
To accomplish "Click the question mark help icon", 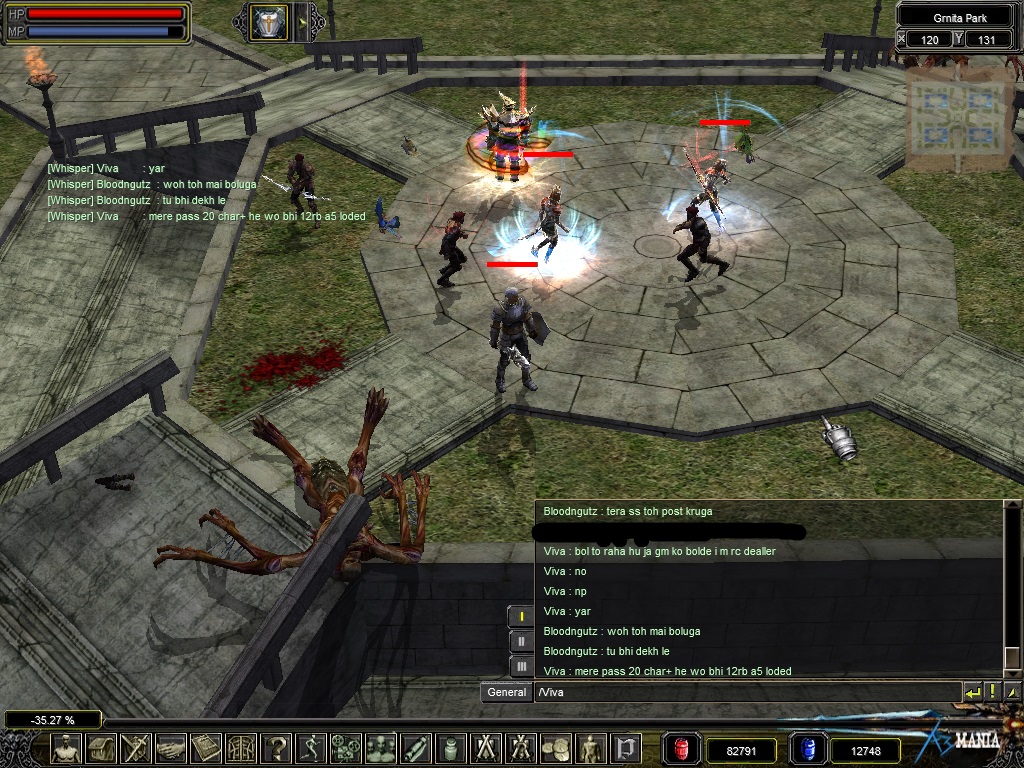I will point(278,748).
